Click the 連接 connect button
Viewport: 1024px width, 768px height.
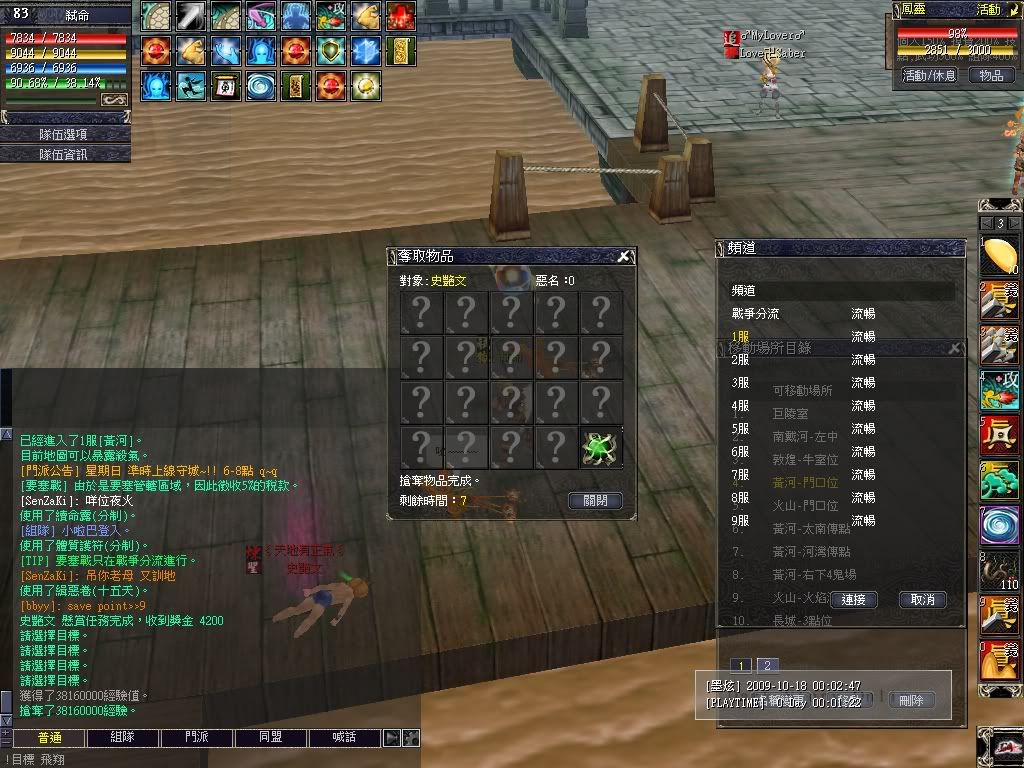[x=853, y=600]
